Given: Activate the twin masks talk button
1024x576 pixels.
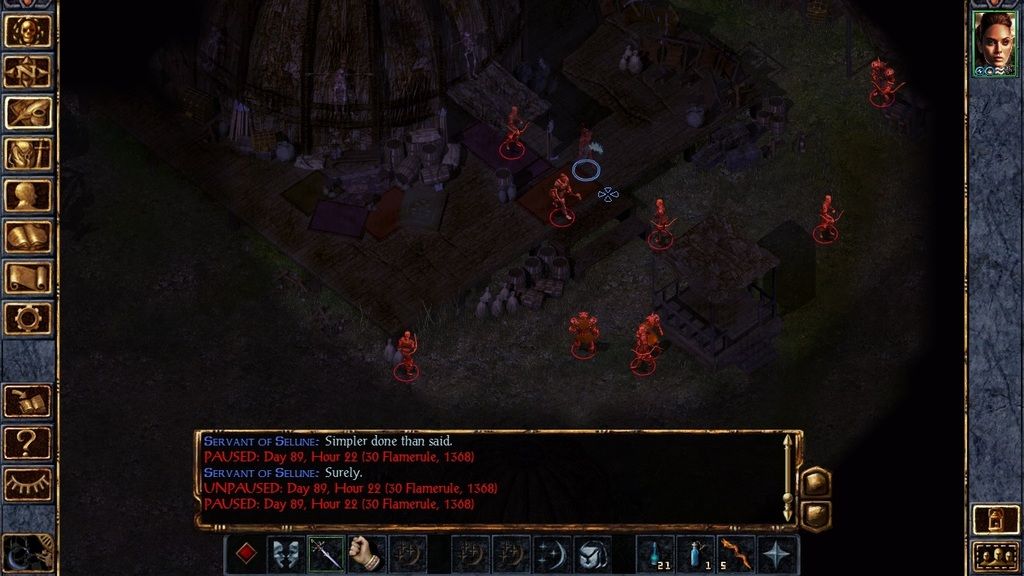Looking at the screenshot, I should 285,554.
